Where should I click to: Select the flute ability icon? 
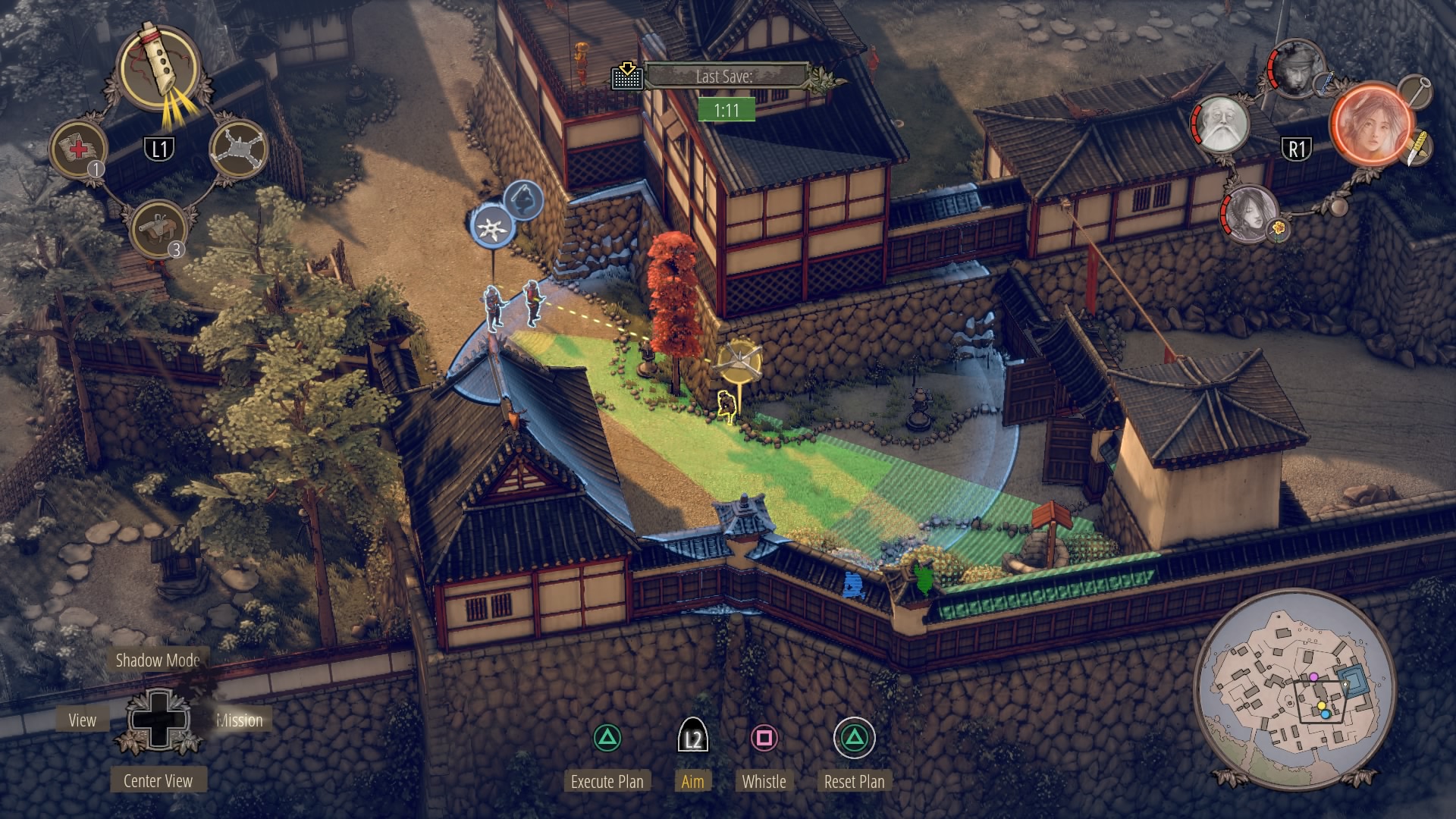161,68
